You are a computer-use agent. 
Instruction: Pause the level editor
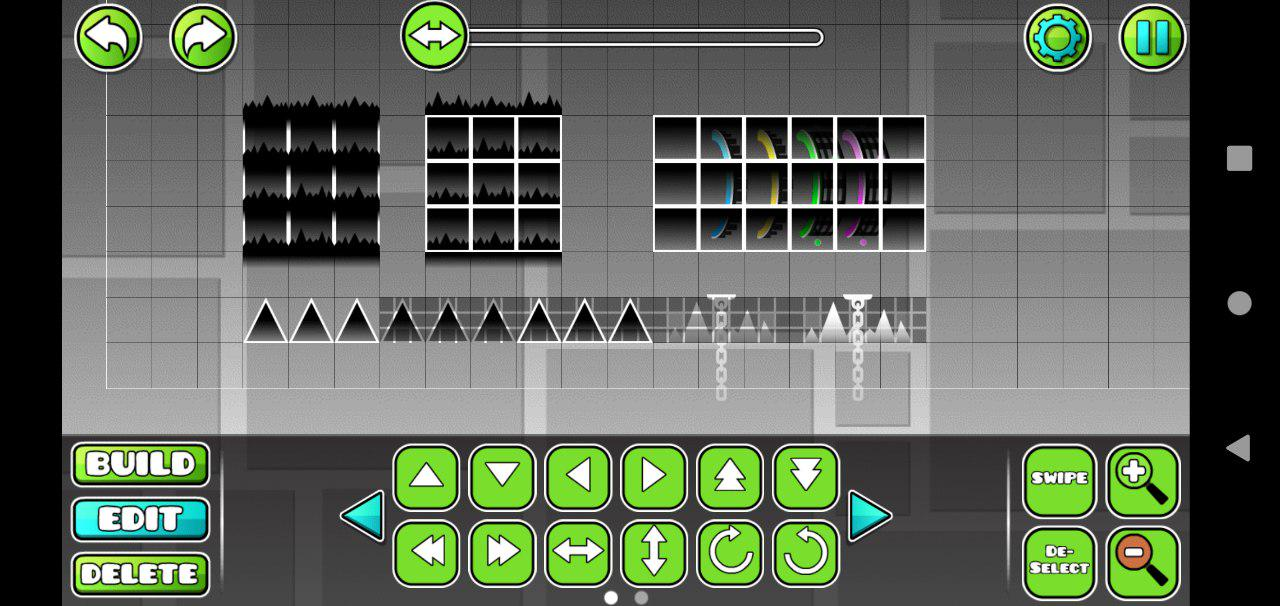tap(1152, 38)
